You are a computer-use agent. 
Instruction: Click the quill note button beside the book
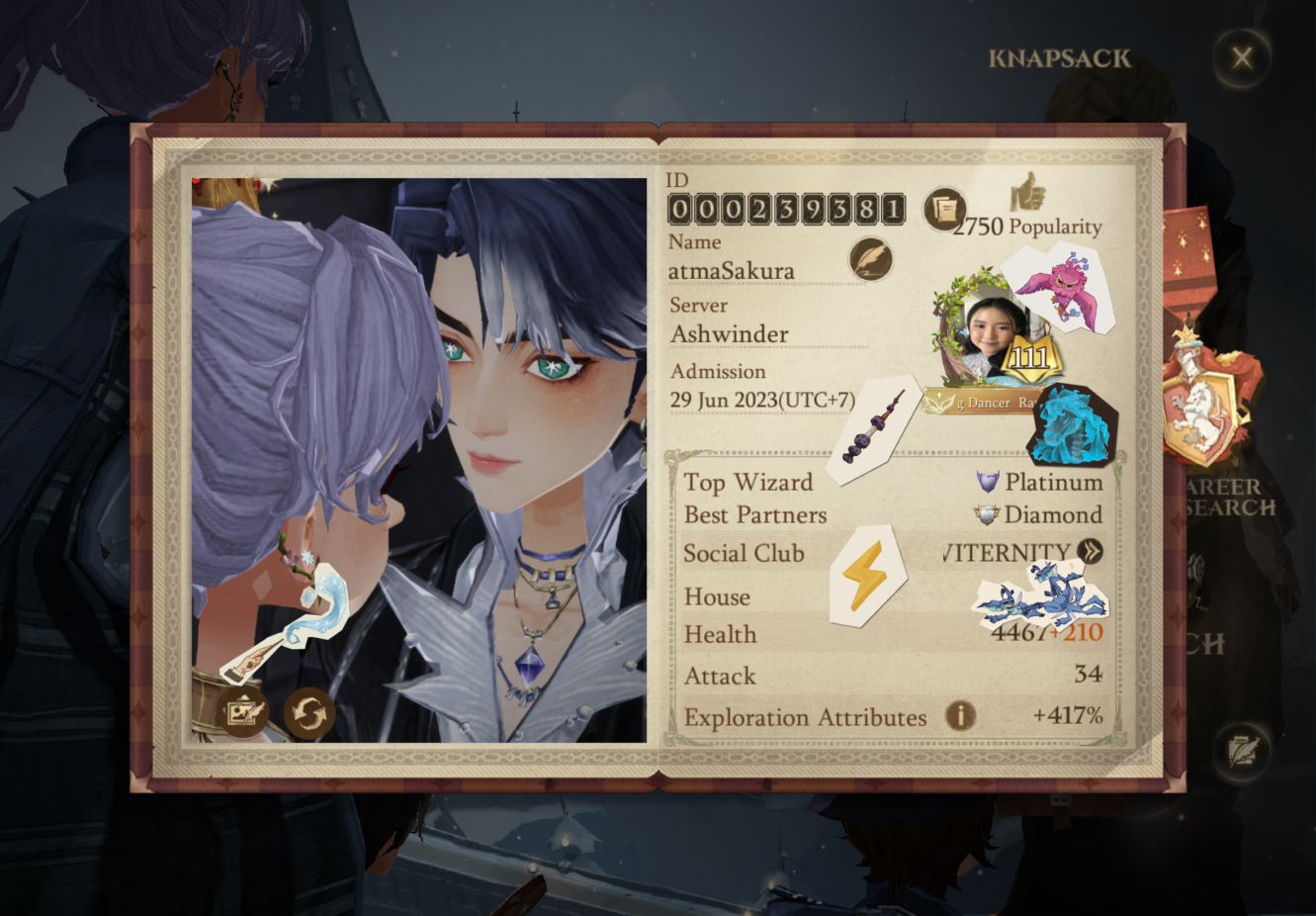pyautogui.click(x=1241, y=751)
